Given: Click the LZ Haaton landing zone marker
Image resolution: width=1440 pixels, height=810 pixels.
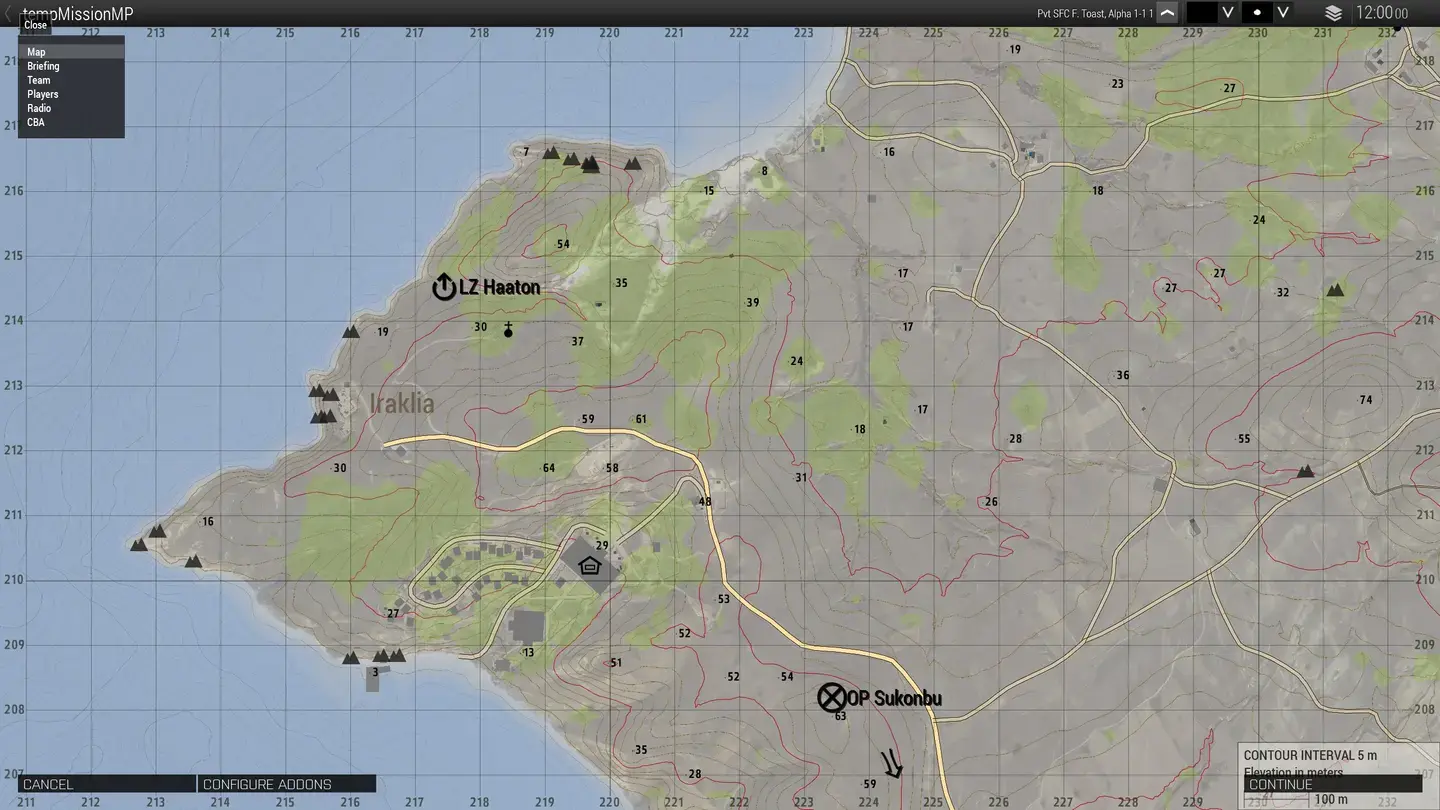Looking at the screenshot, I should pos(443,286).
